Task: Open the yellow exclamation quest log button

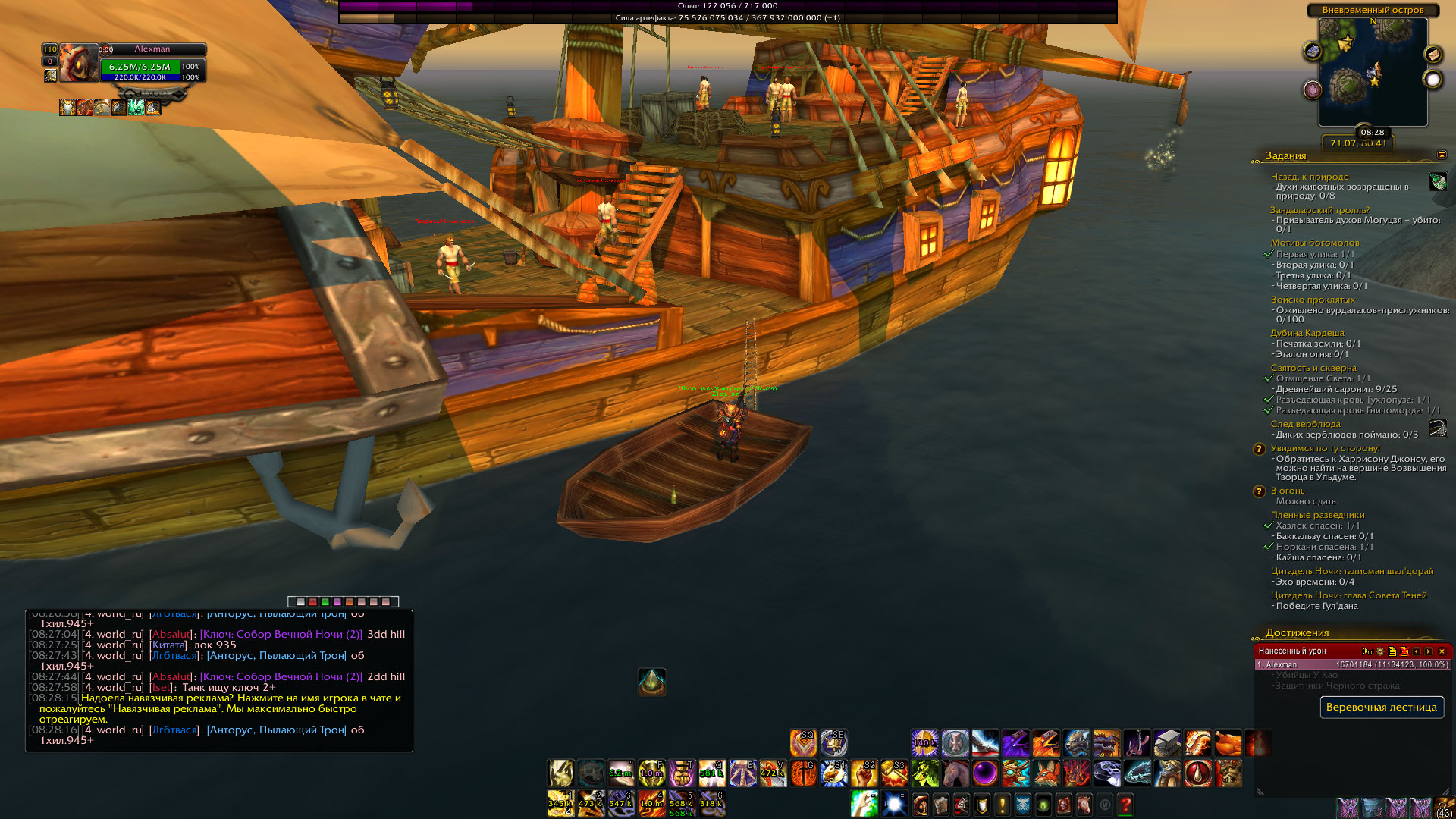Action: coord(1002,804)
